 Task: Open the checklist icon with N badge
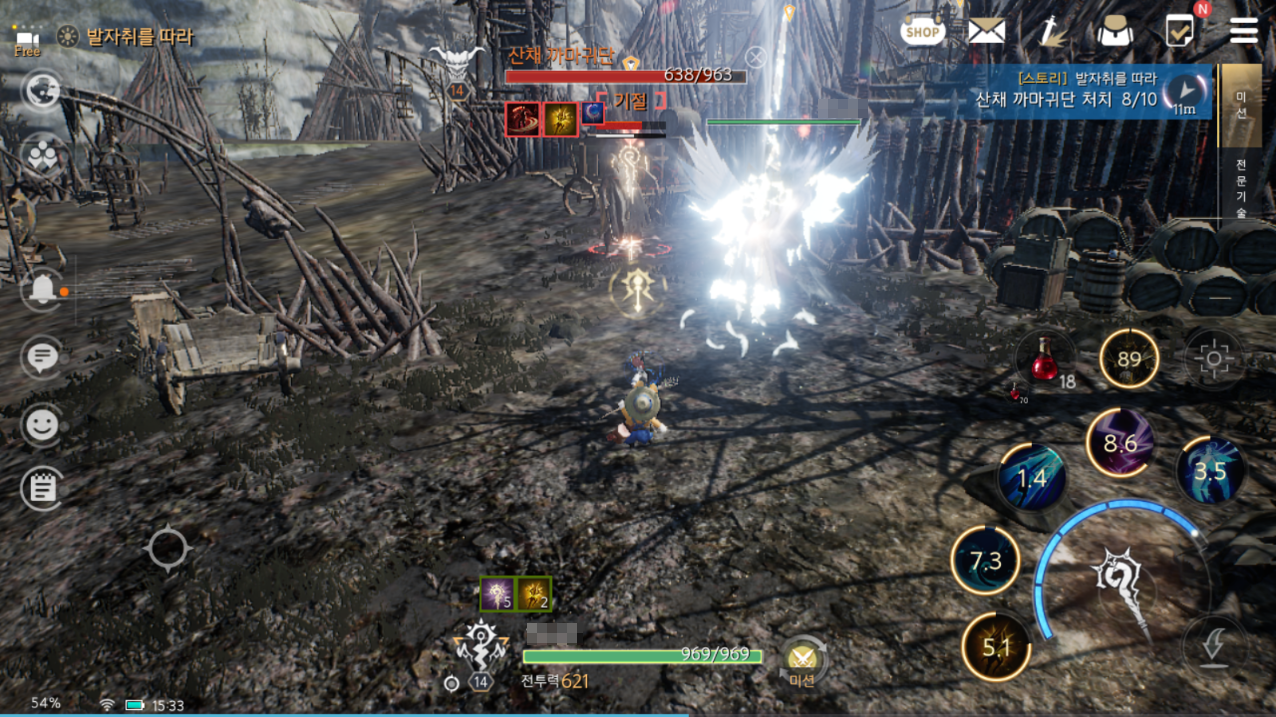[x=1180, y=31]
